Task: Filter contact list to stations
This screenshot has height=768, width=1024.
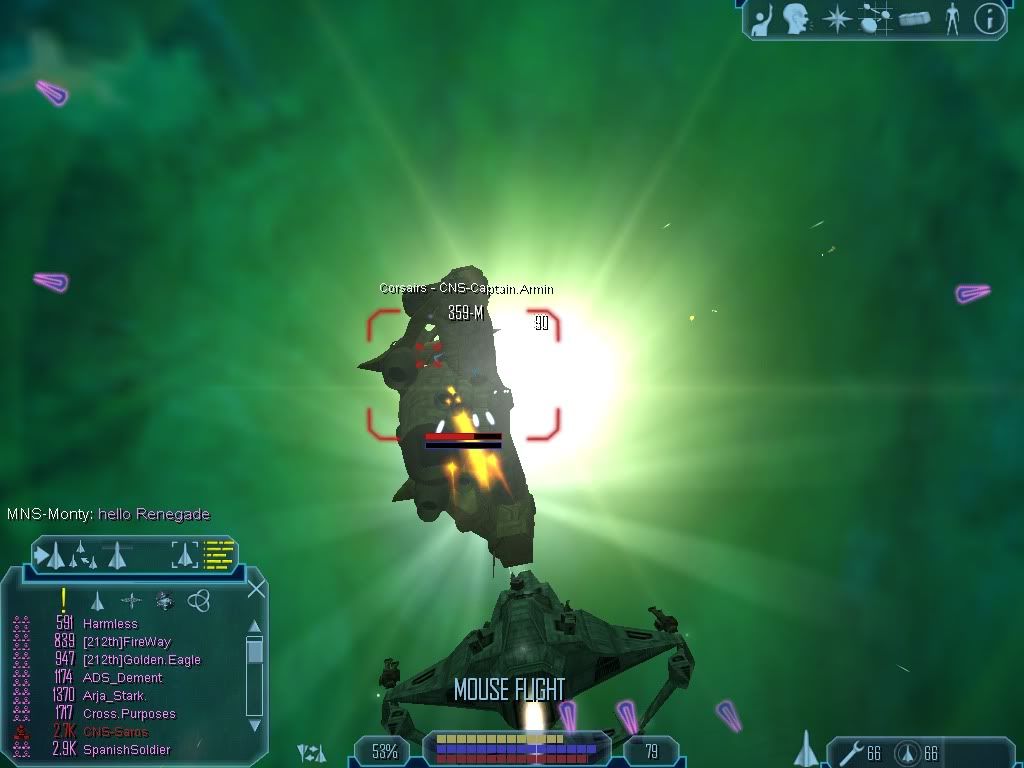Action: pos(131,600)
